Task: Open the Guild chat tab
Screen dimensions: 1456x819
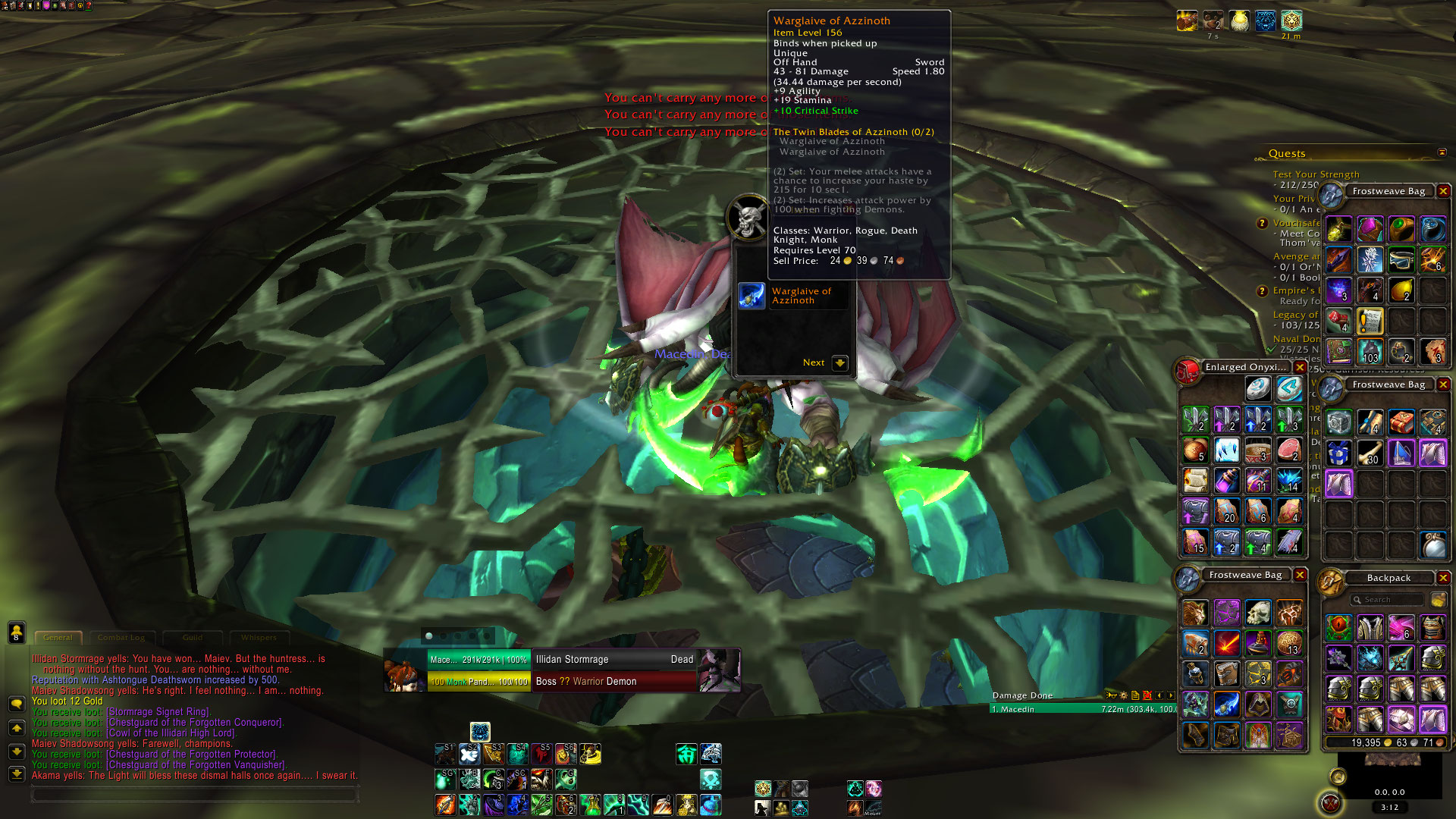Action: pos(193,638)
